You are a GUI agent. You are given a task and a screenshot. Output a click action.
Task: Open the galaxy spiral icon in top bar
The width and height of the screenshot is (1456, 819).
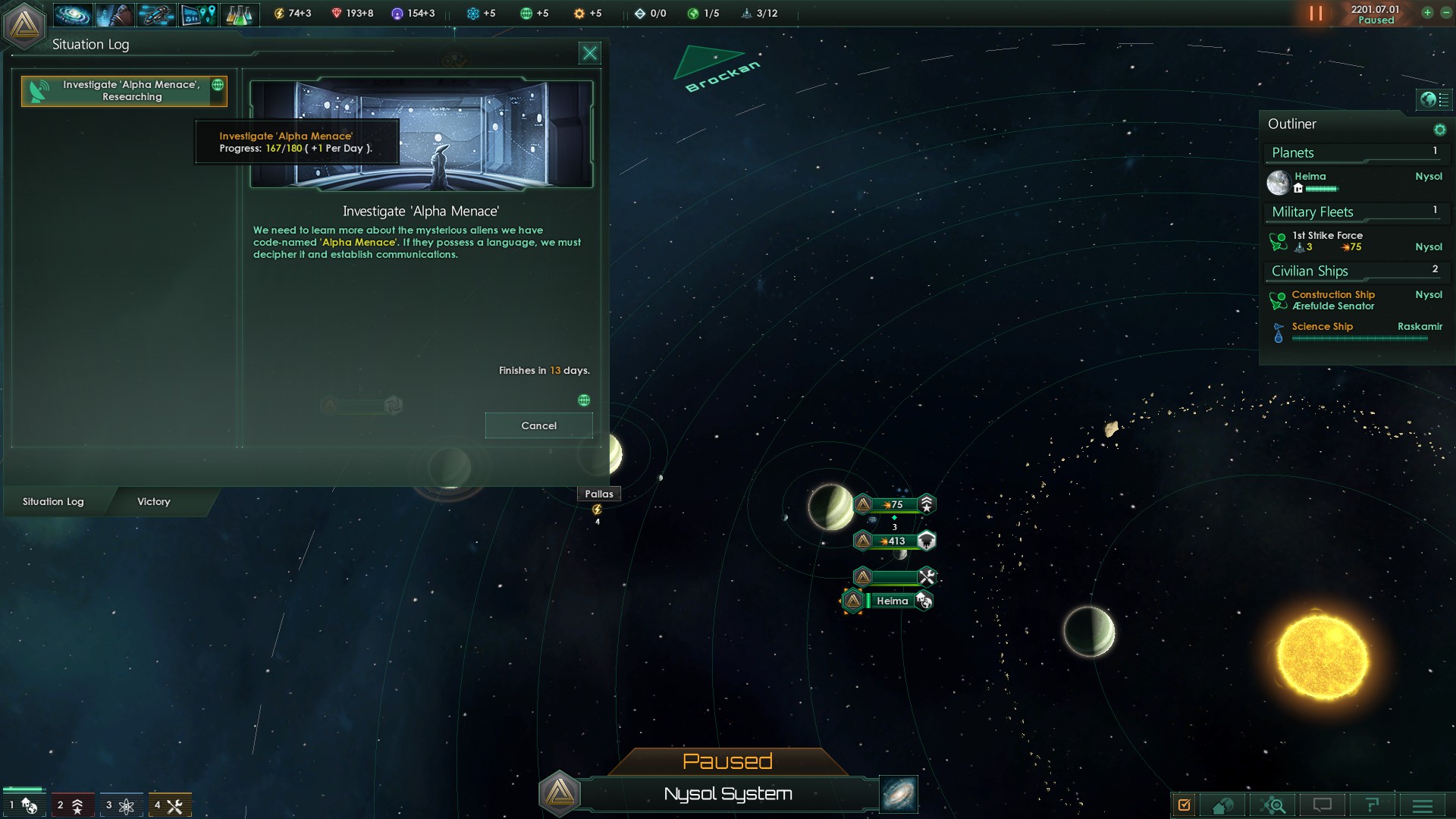coord(73,14)
